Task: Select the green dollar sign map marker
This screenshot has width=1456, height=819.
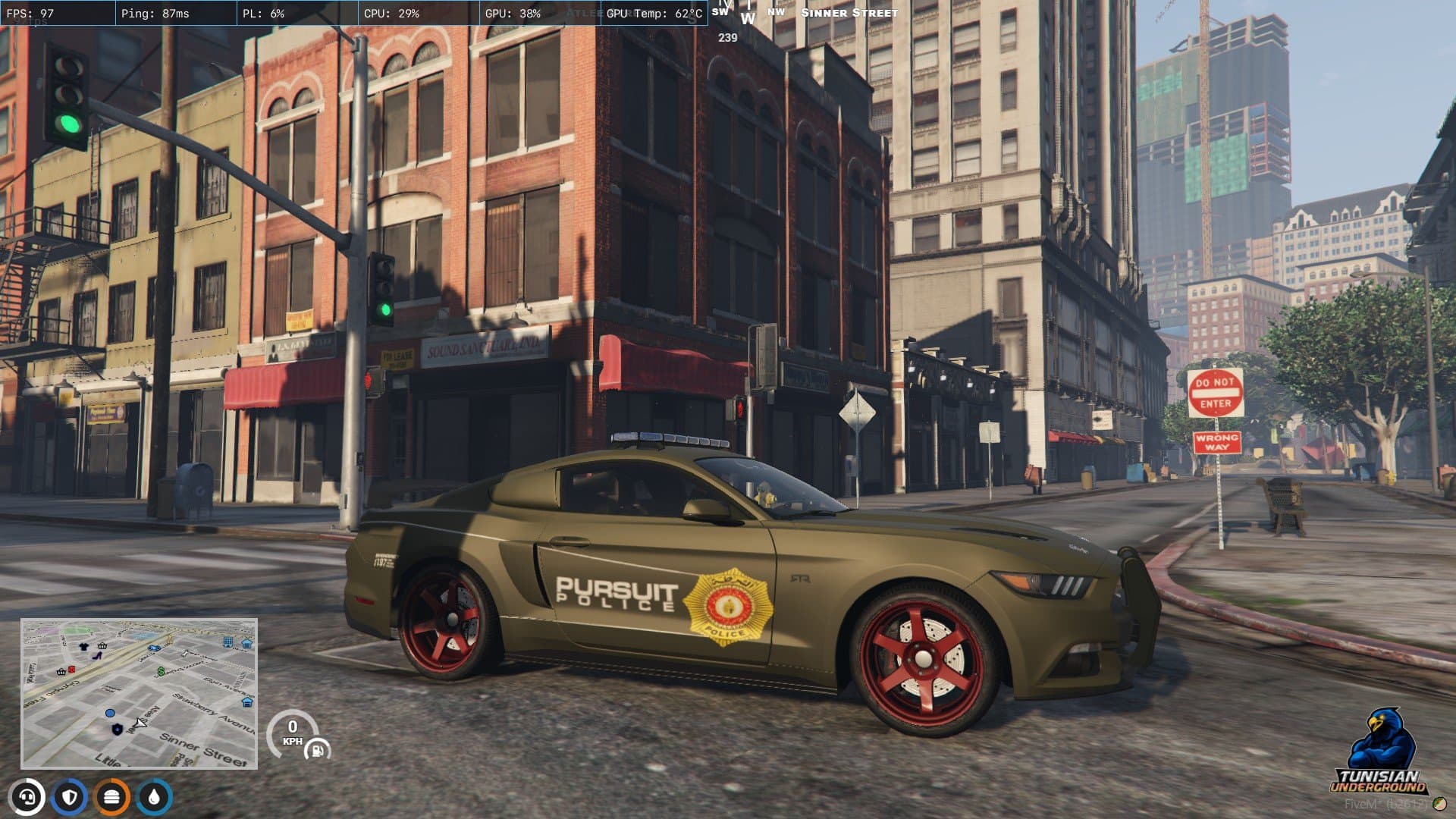Action: tap(162, 671)
